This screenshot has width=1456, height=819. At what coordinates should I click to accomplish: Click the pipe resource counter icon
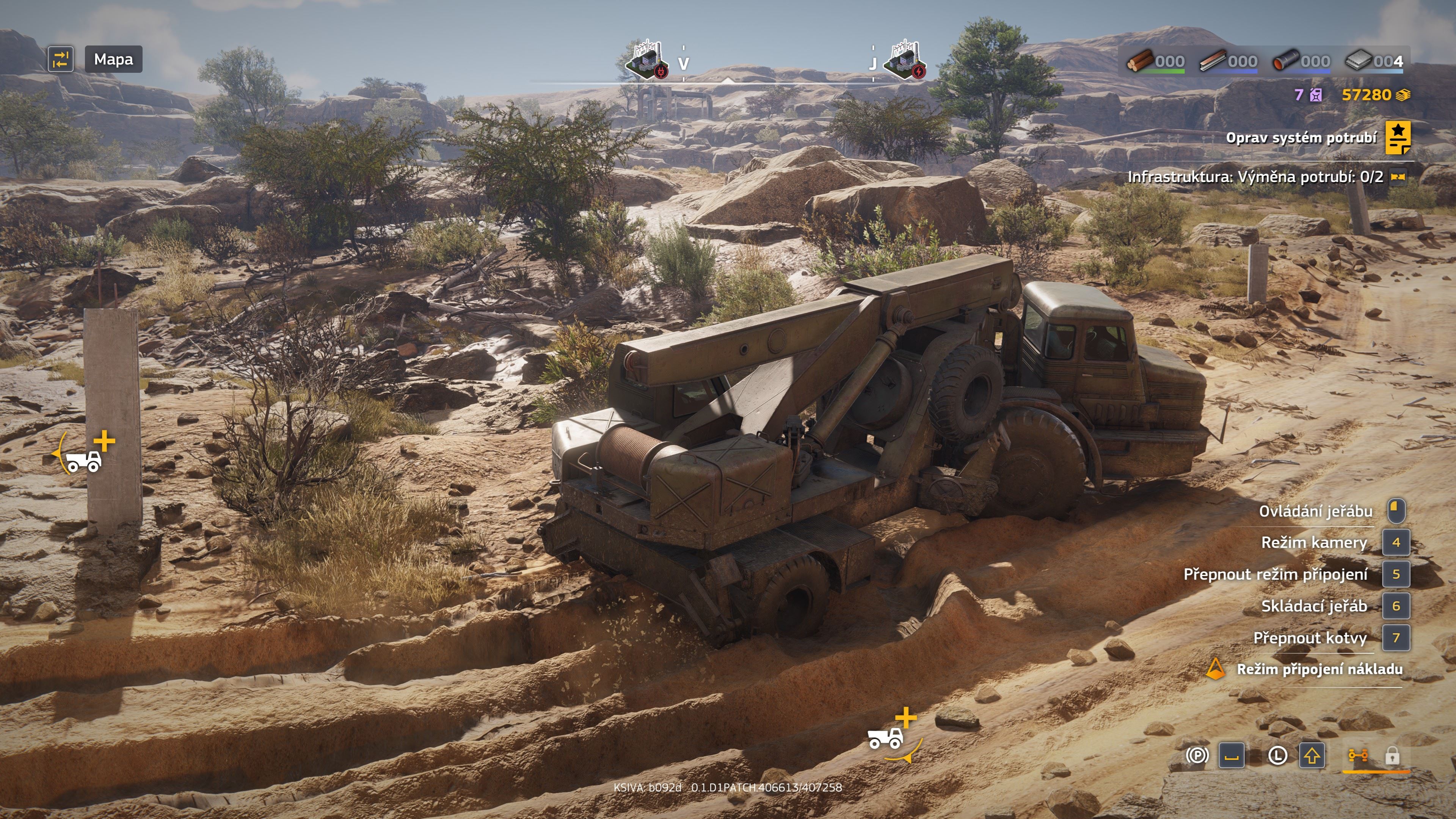tap(1287, 61)
